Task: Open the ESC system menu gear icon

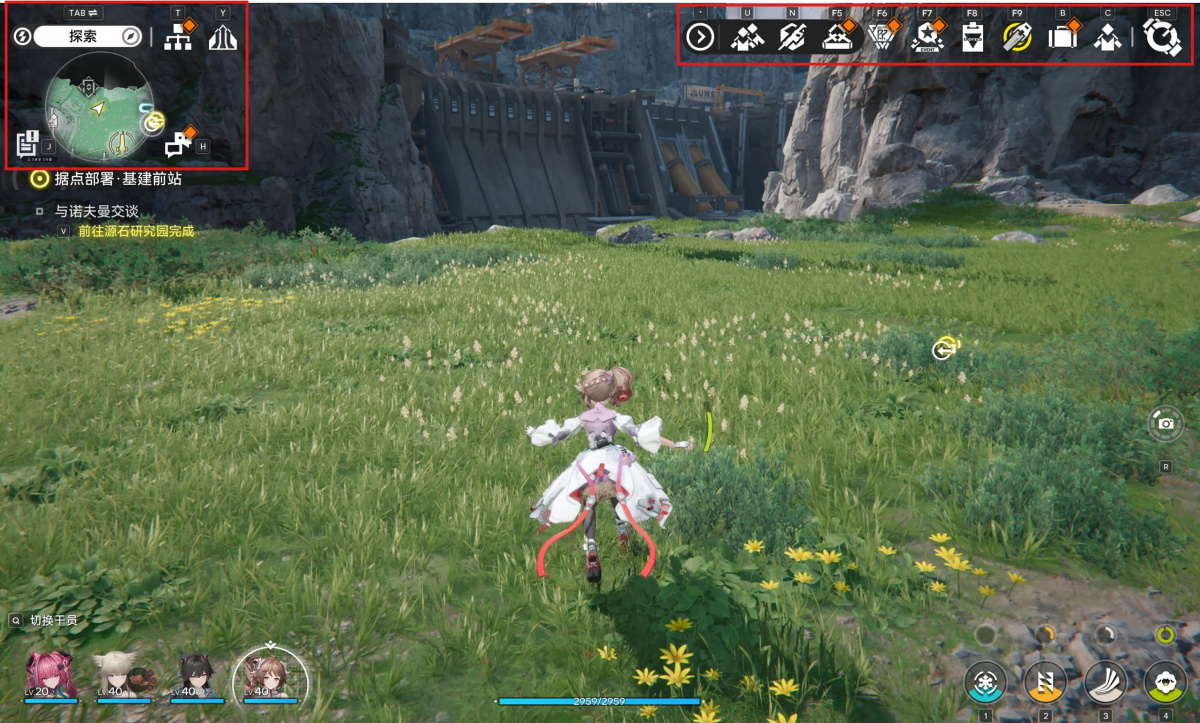Action: [1162, 38]
